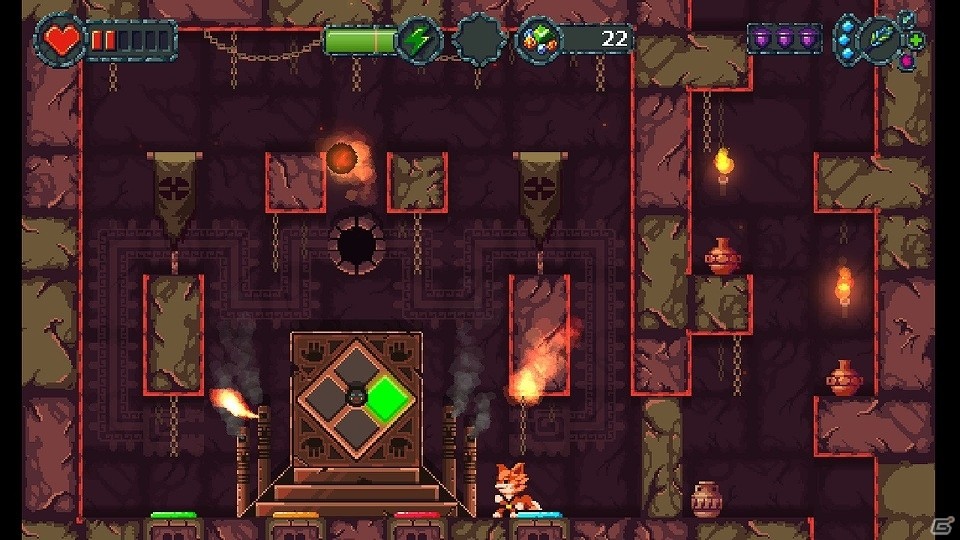The image size is (960, 540).
Task: Select the empty dark octagonal item slot
Action: pos(479,40)
